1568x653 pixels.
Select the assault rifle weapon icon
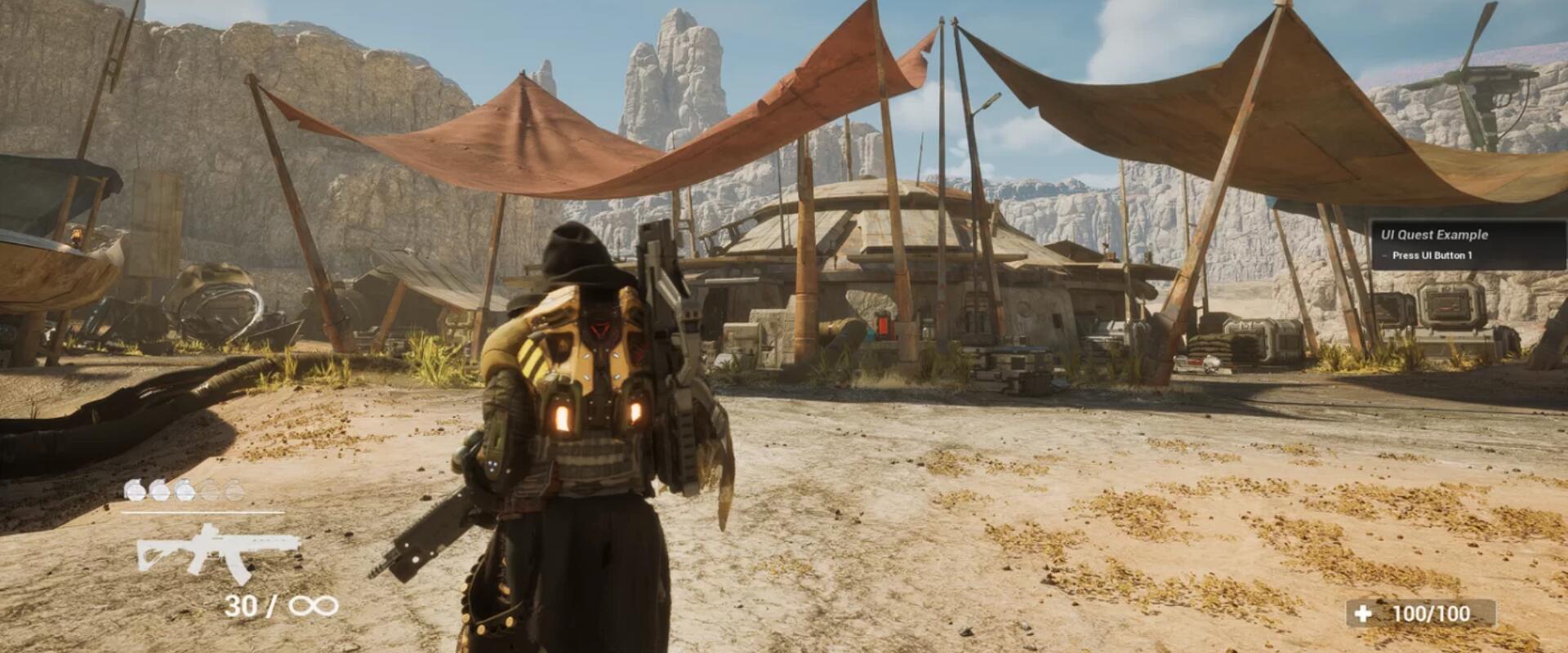tap(217, 553)
